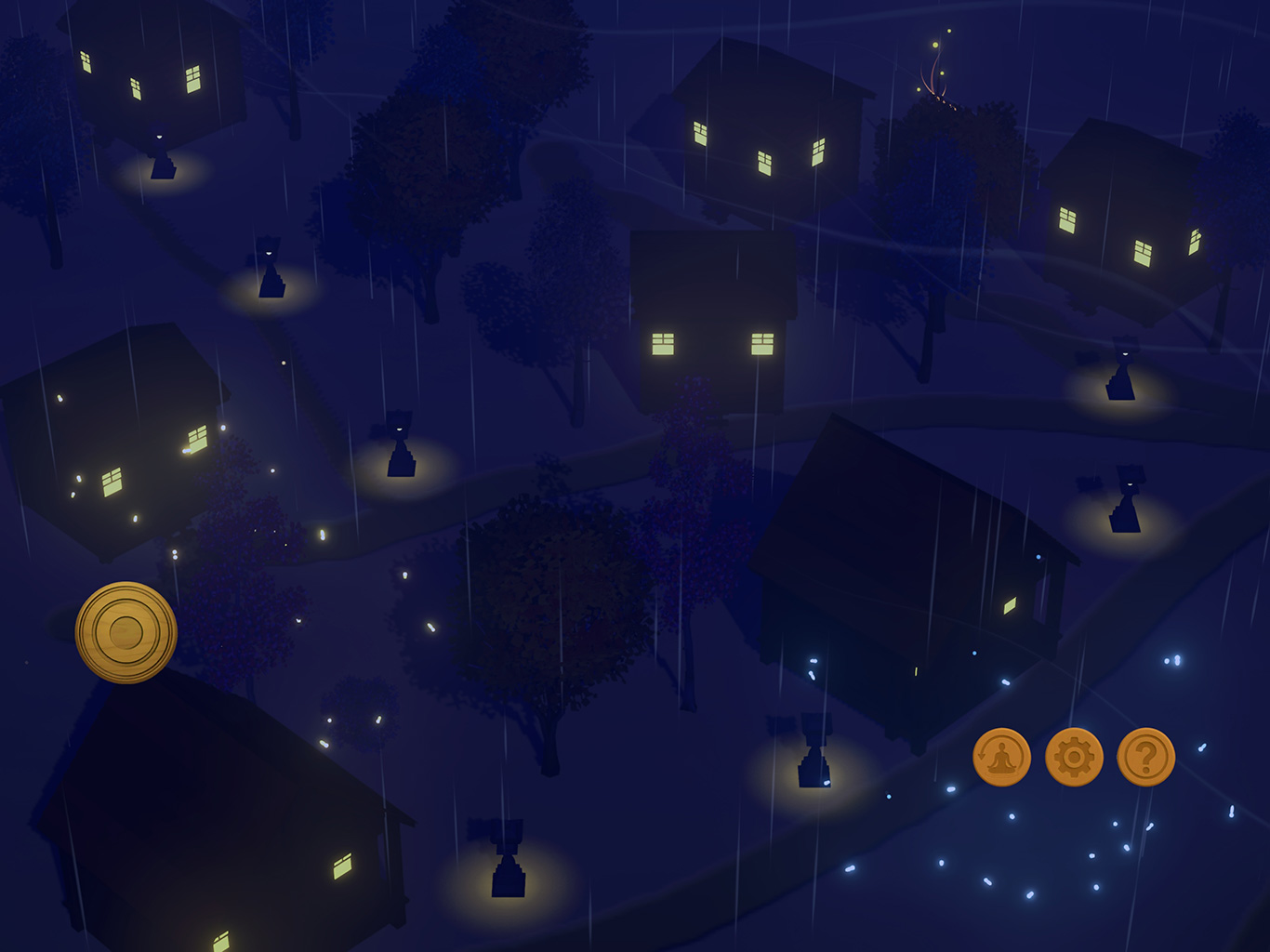This screenshot has width=1270, height=952.
Task: Show help via the question mark button
Action: coord(1145,757)
